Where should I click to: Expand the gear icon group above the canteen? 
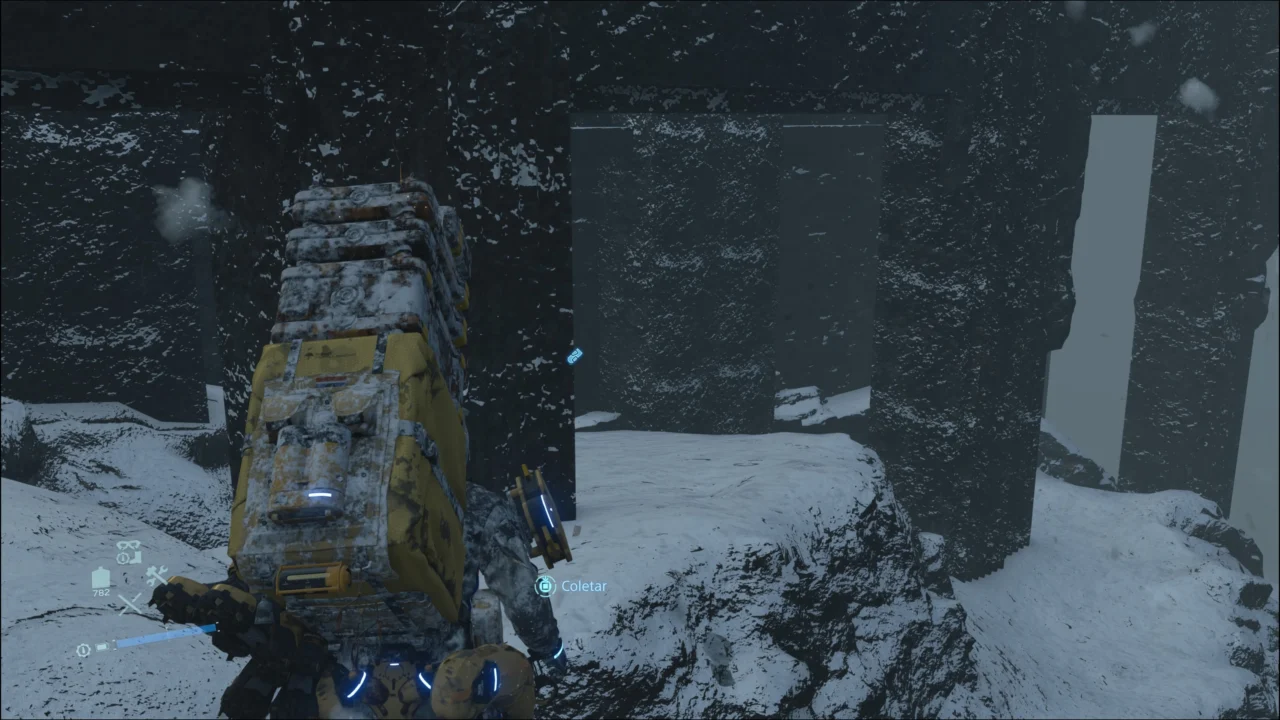coord(128,549)
